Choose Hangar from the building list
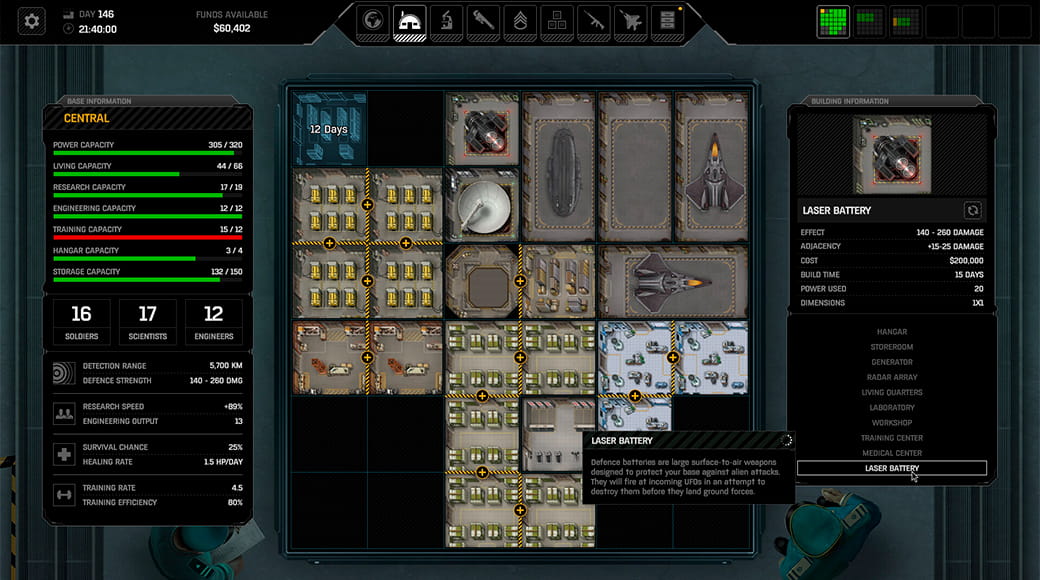 coord(891,332)
